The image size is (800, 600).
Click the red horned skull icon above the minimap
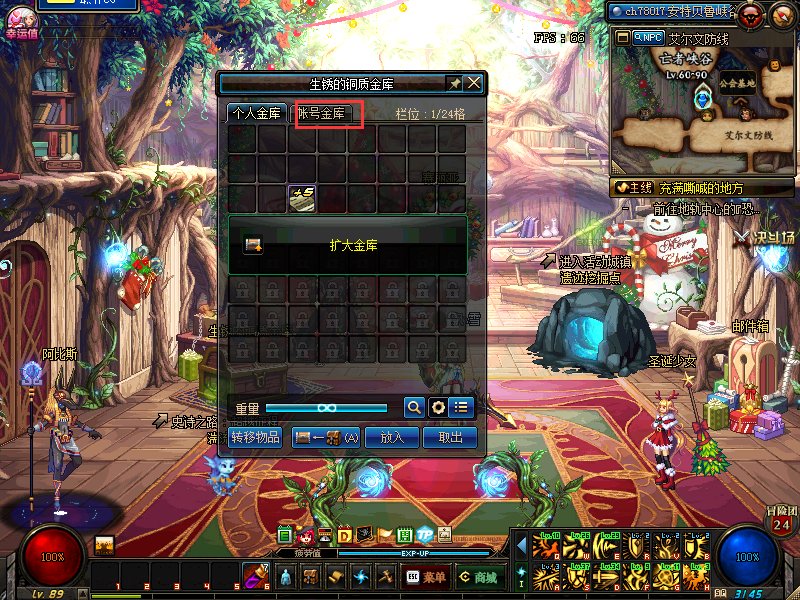(751, 14)
